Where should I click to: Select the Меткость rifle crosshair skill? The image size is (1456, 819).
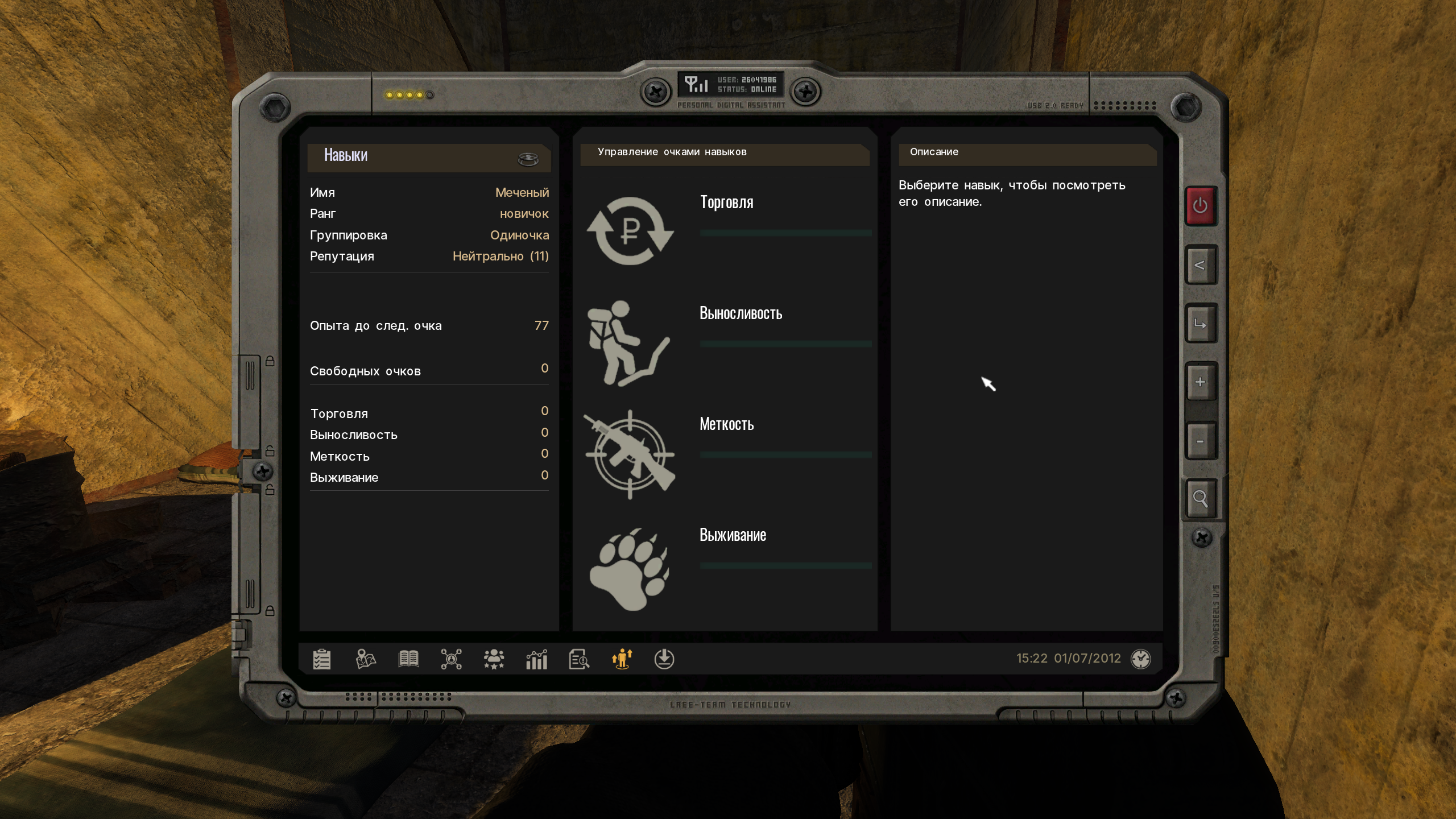pos(630,454)
